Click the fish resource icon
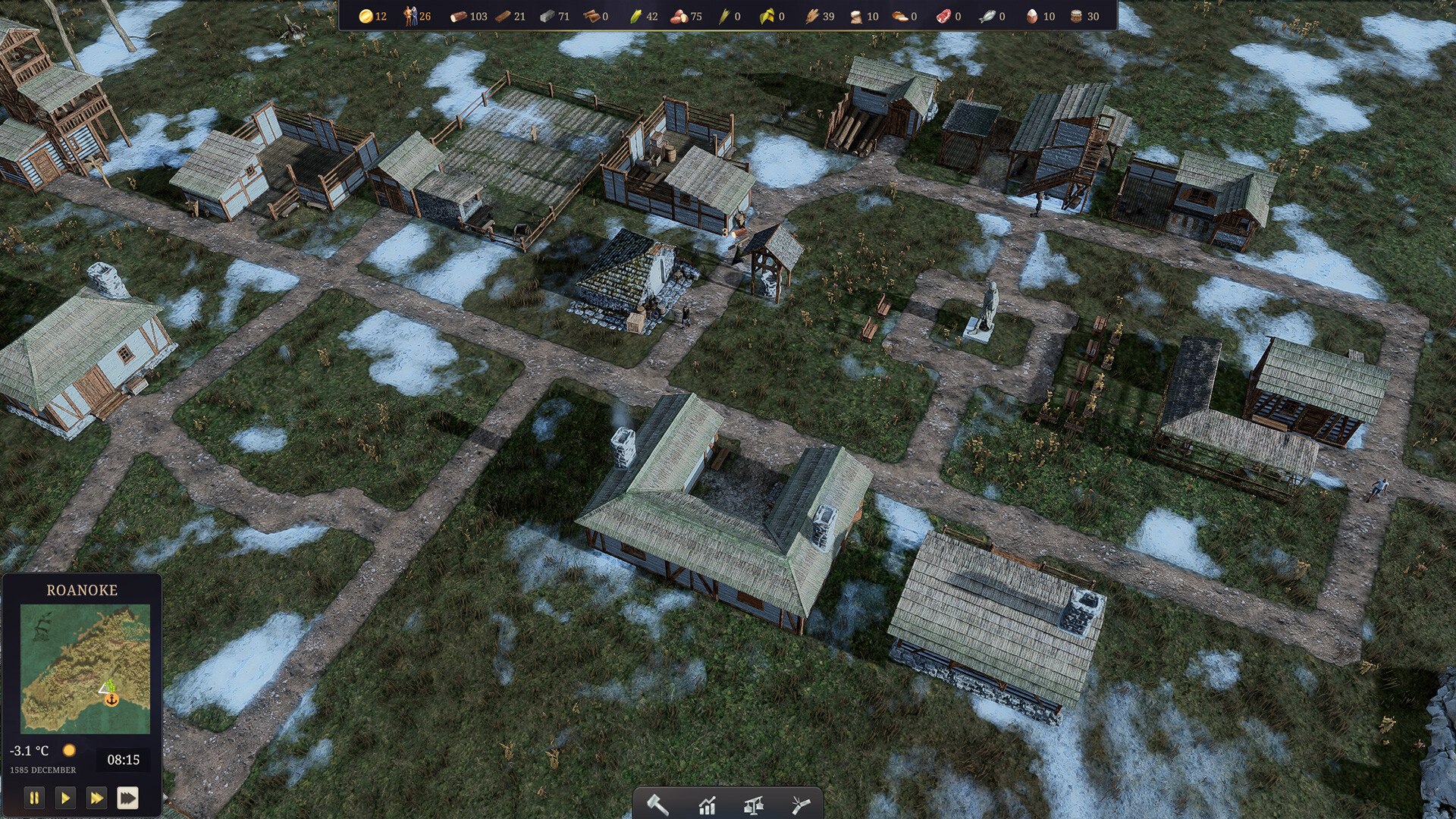1456x819 pixels. coord(988,15)
